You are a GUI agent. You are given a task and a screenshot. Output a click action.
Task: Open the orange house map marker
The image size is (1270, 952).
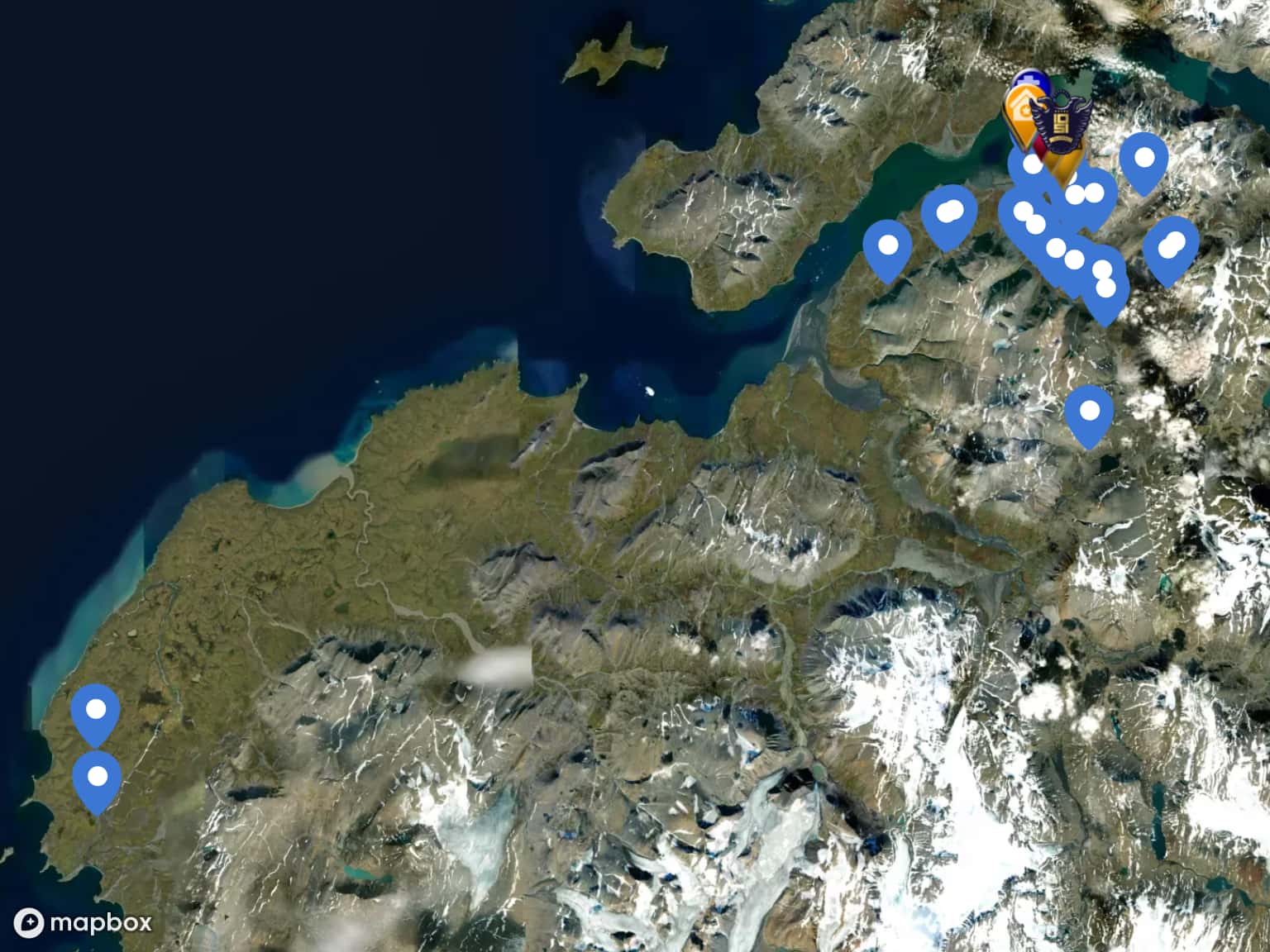(1020, 112)
